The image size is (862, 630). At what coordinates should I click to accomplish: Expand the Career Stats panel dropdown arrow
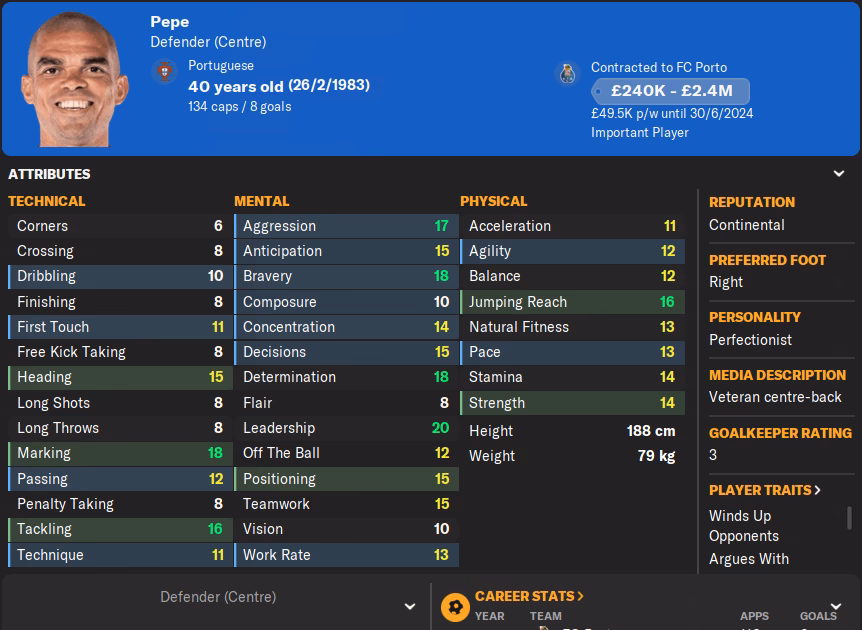point(836,606)
